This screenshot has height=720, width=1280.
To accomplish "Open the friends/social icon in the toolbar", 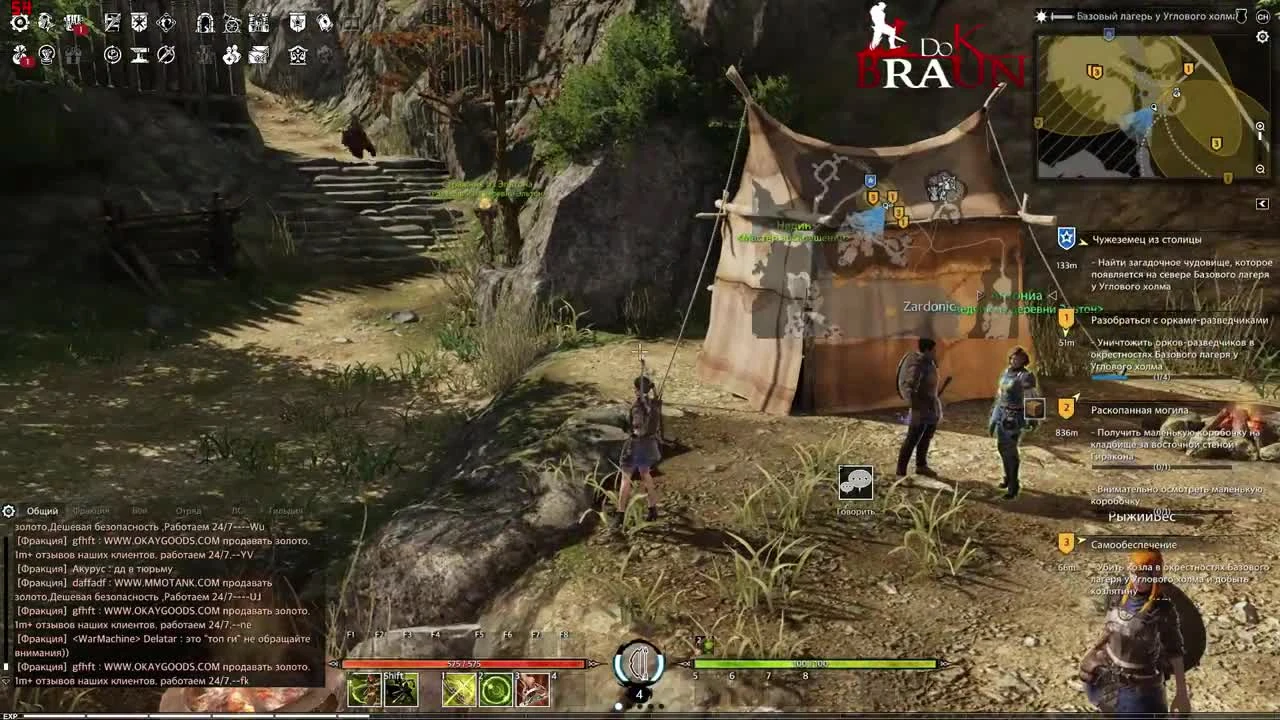I will (231, 55).
